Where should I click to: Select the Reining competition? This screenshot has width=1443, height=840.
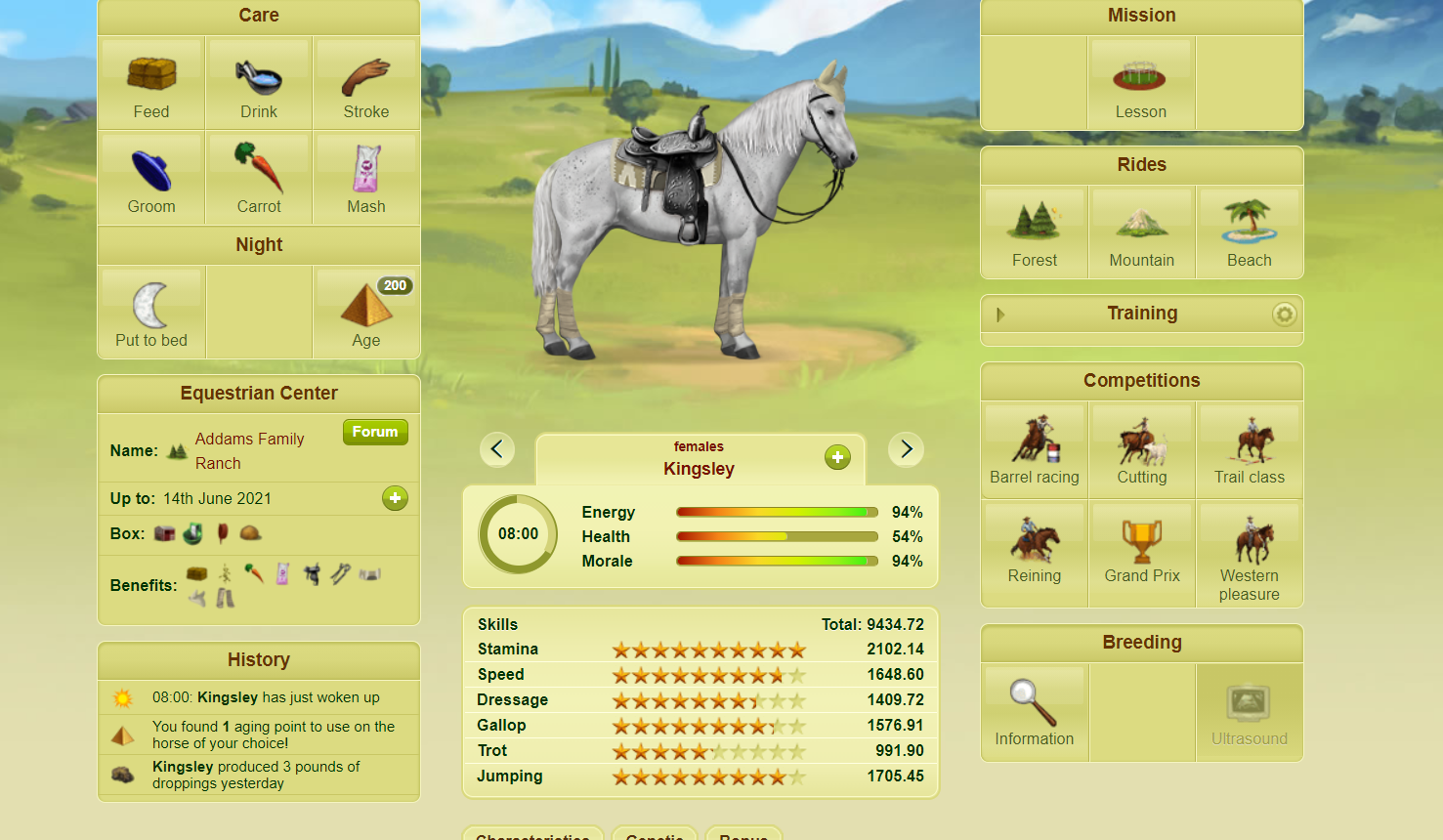coord(1035,549)
